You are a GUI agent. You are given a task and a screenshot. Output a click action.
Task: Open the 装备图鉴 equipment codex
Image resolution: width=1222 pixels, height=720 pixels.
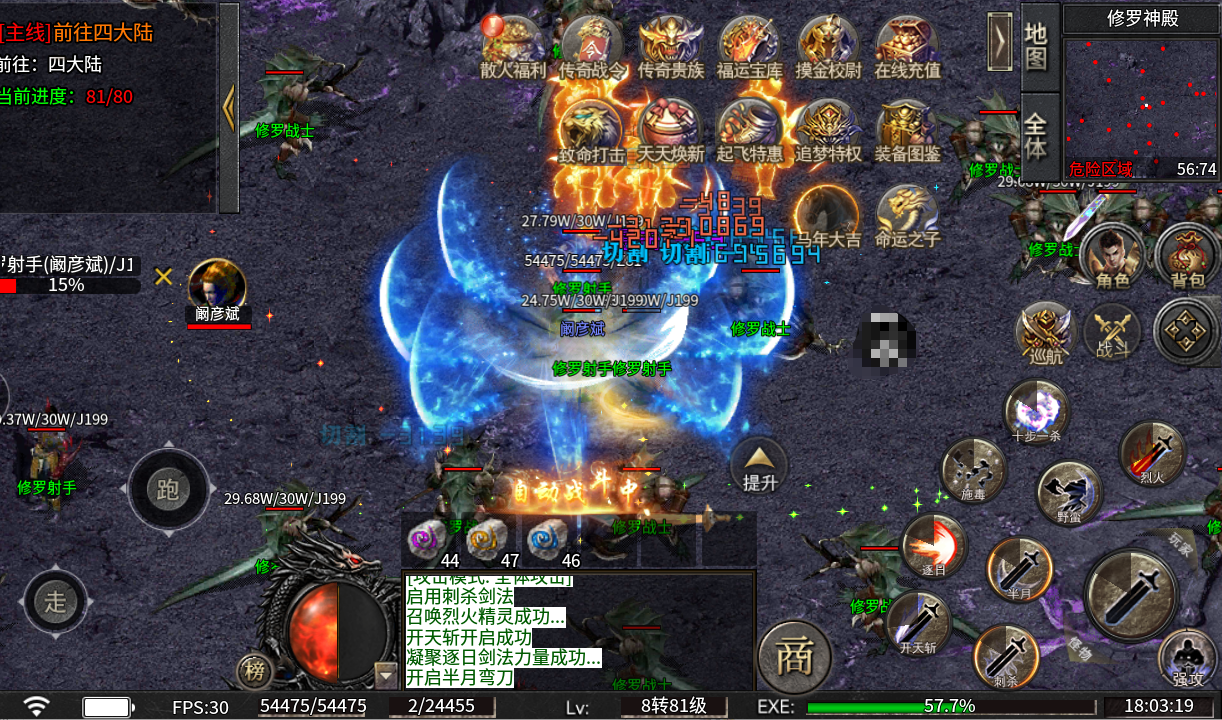pyautogui.click(x=907, y=128)
